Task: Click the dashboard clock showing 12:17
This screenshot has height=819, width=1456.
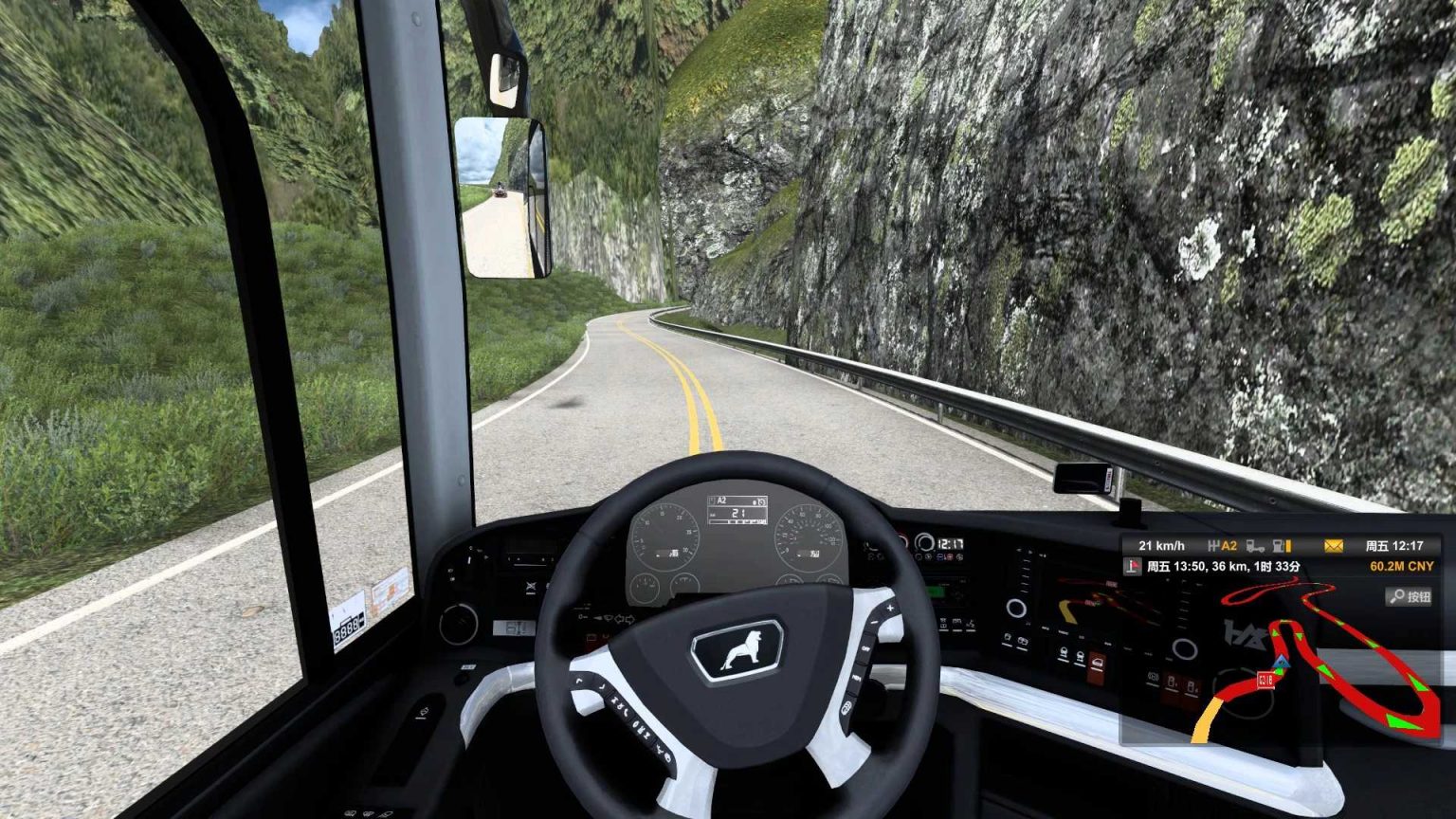Action: (950, 543)
